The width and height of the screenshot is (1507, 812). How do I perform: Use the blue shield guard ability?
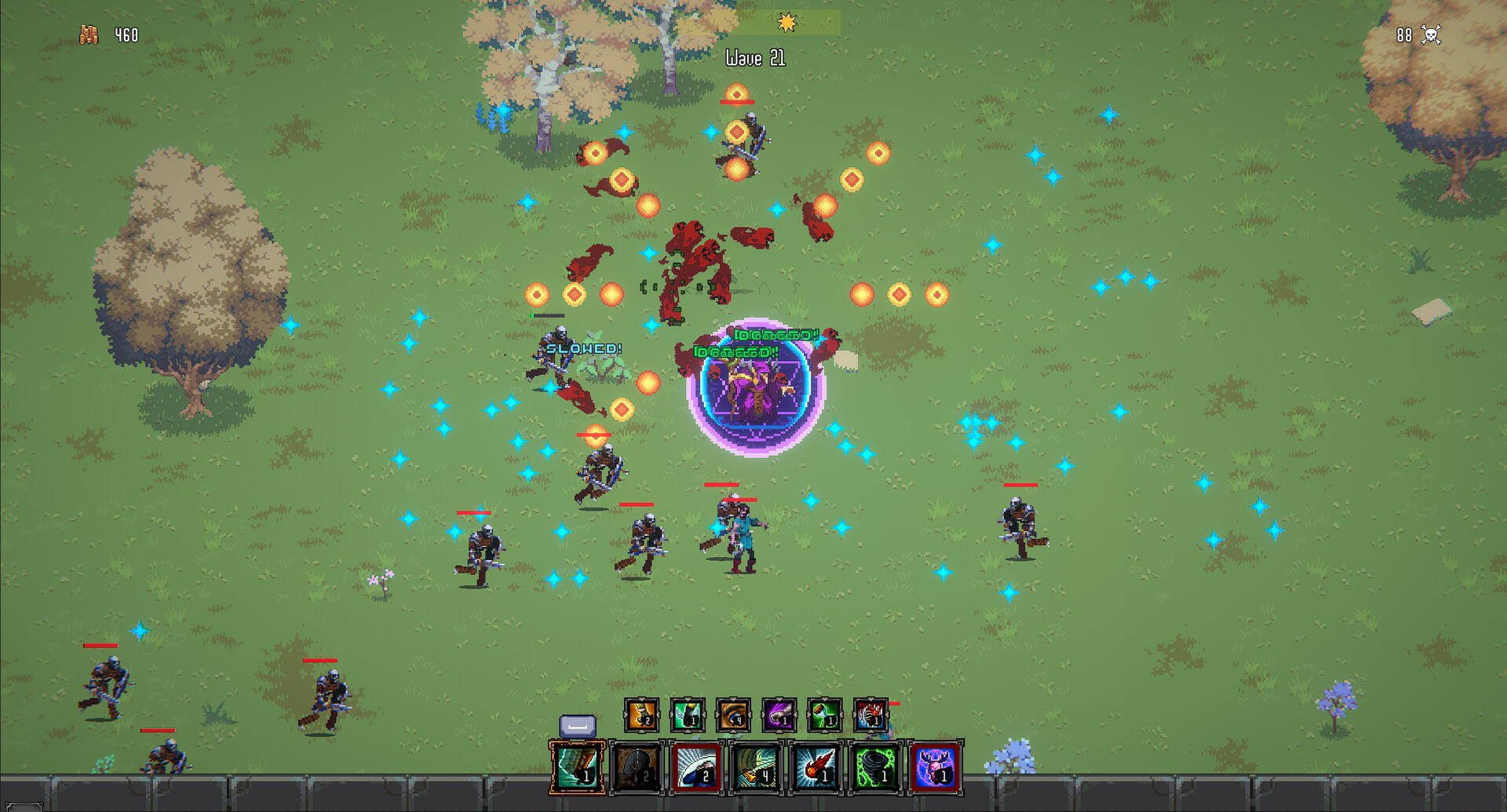[x=696, y=766]
